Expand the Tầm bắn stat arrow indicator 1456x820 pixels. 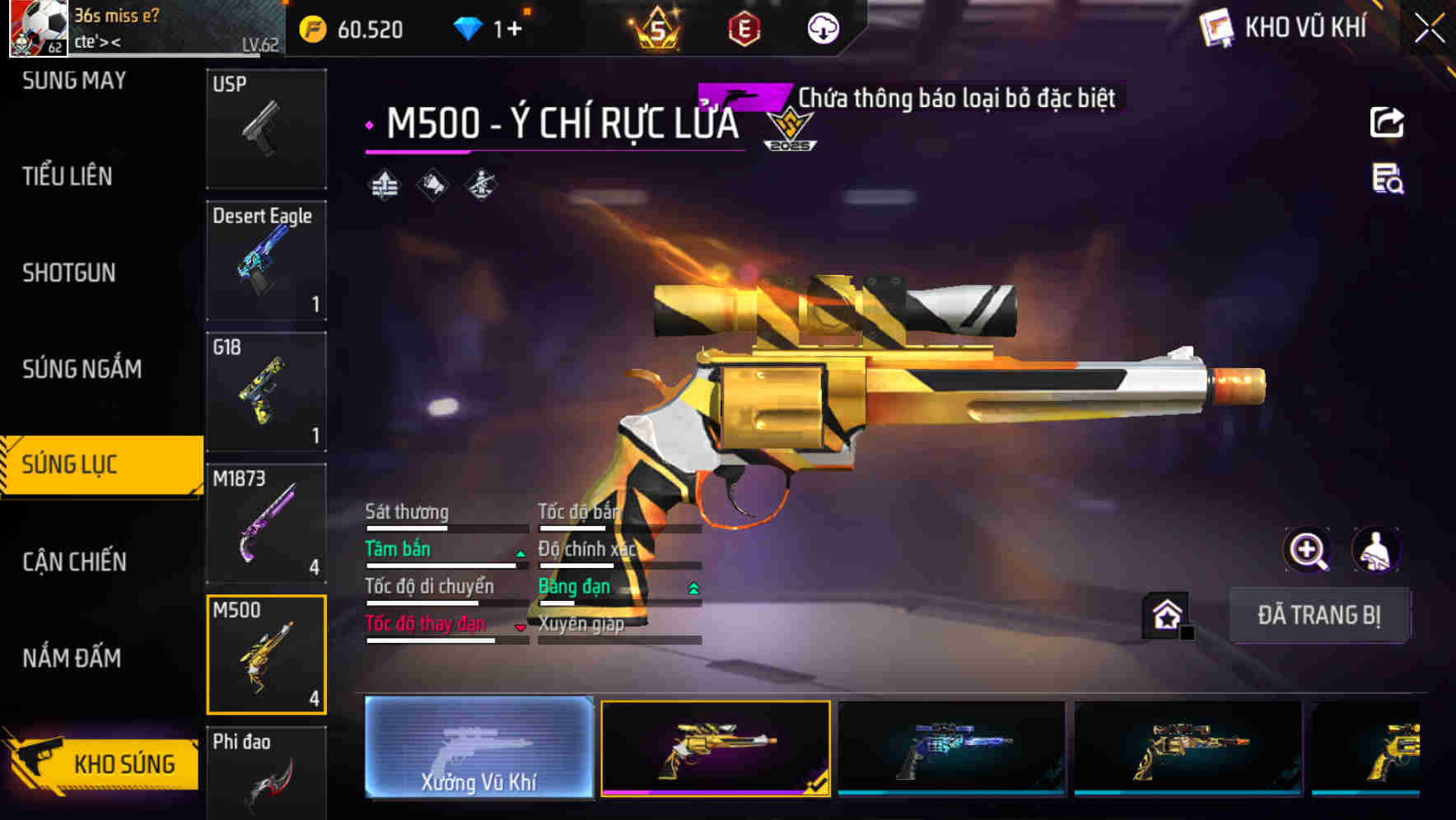click(520, 554)
